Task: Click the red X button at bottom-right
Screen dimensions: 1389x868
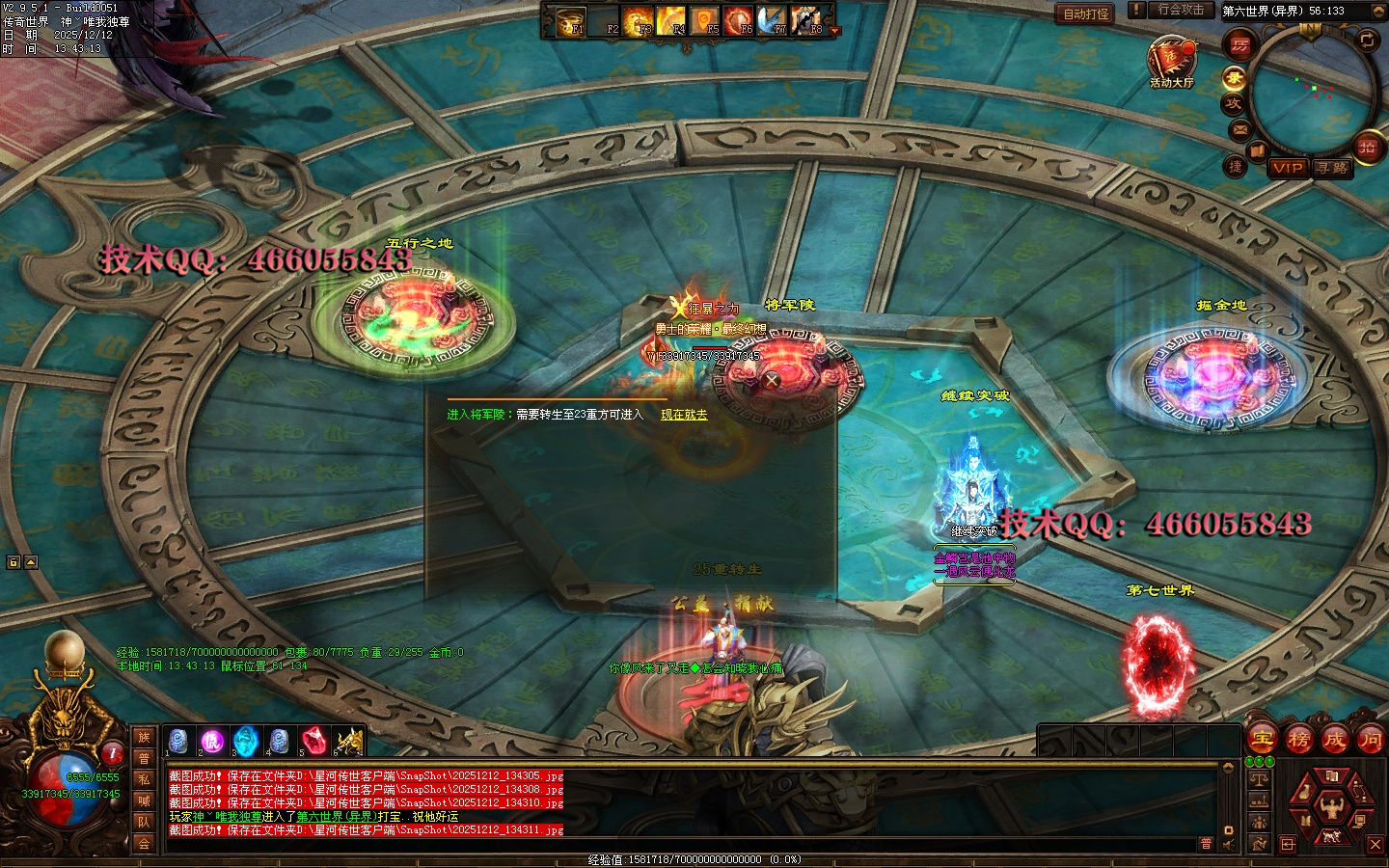Action: click(x=1375, y=845)
